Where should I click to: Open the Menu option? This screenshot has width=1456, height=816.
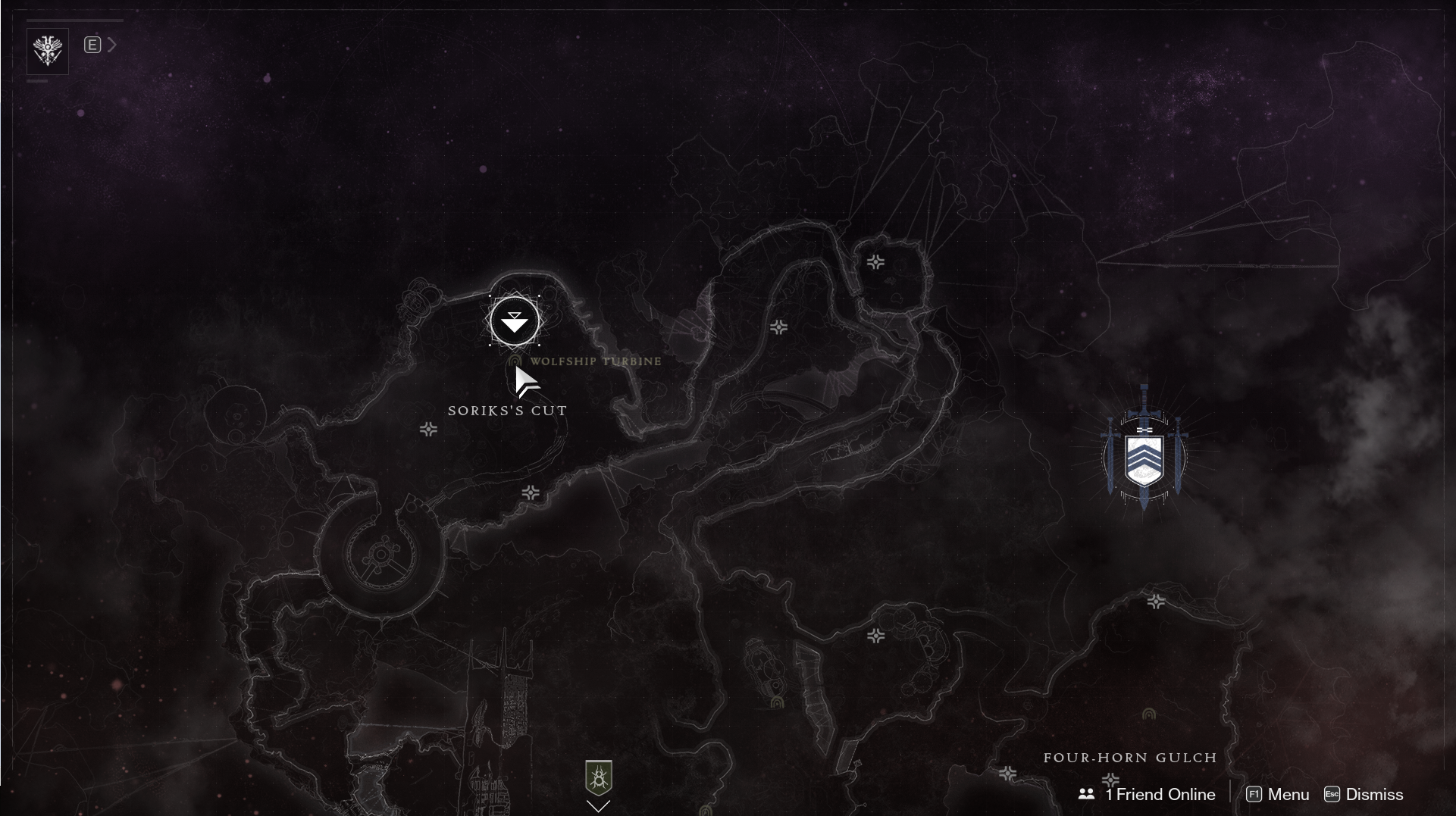1278,794
